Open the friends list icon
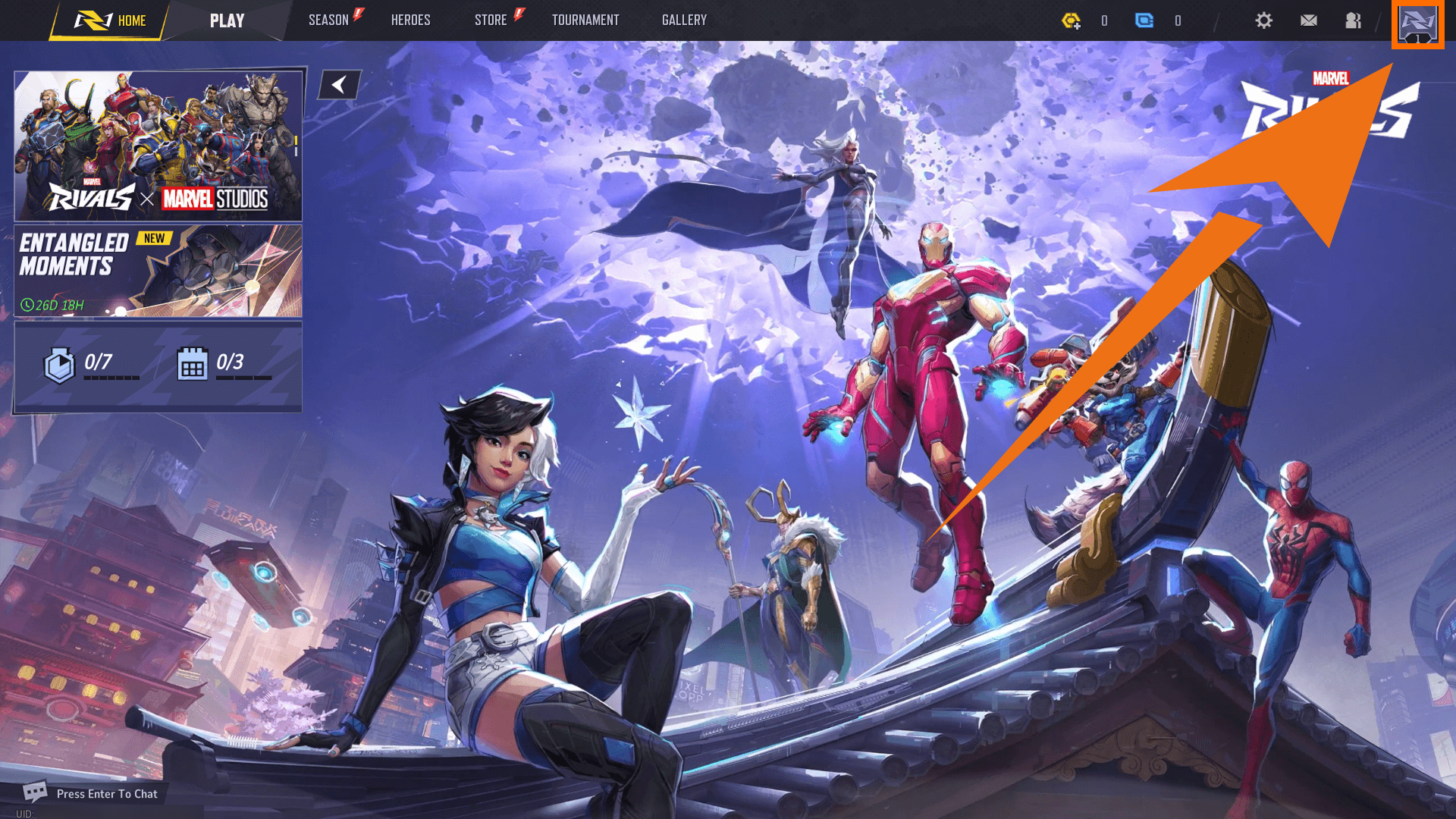 point(1354,20)
